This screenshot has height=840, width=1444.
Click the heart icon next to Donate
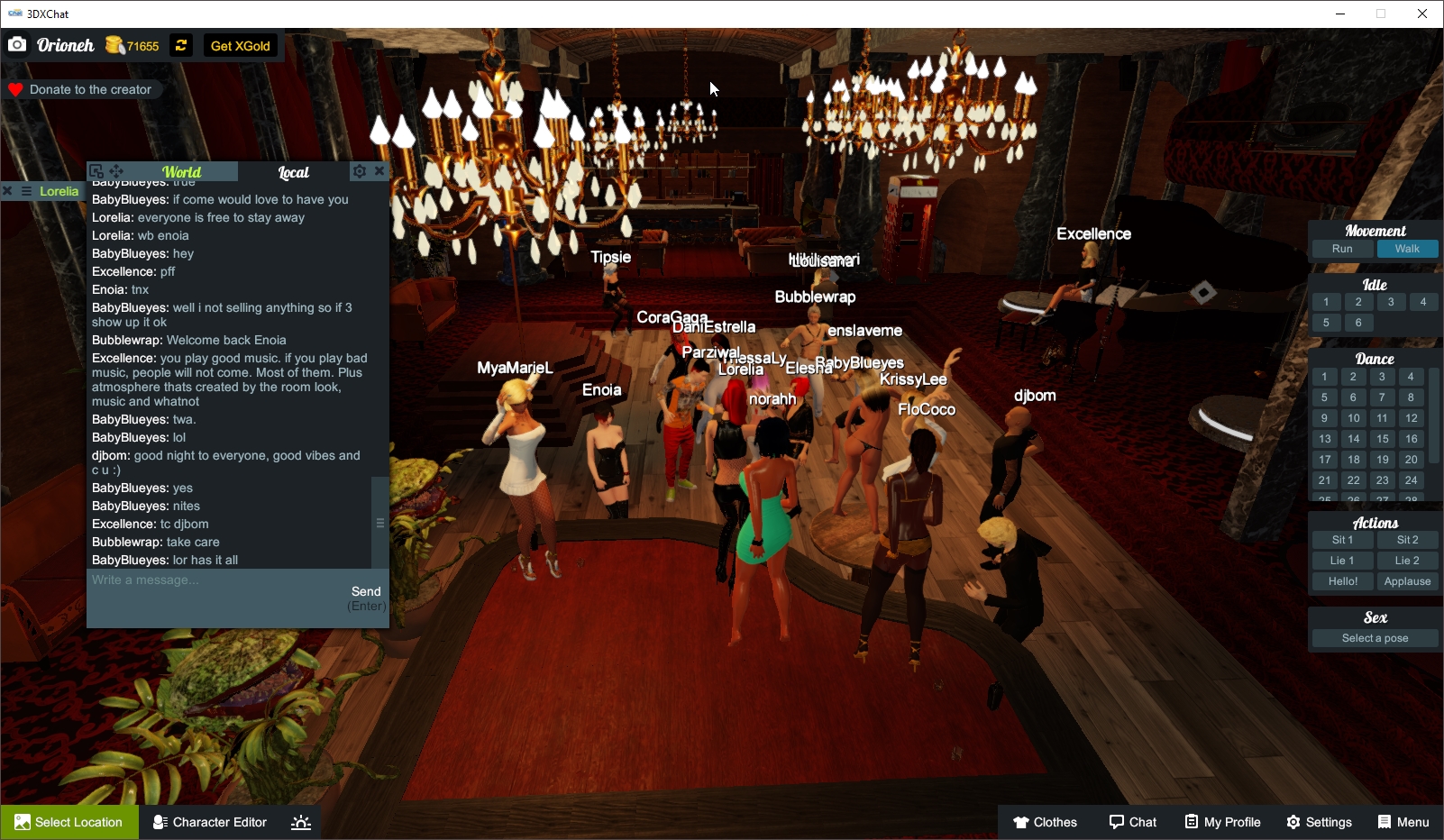[x=14, y=89]
